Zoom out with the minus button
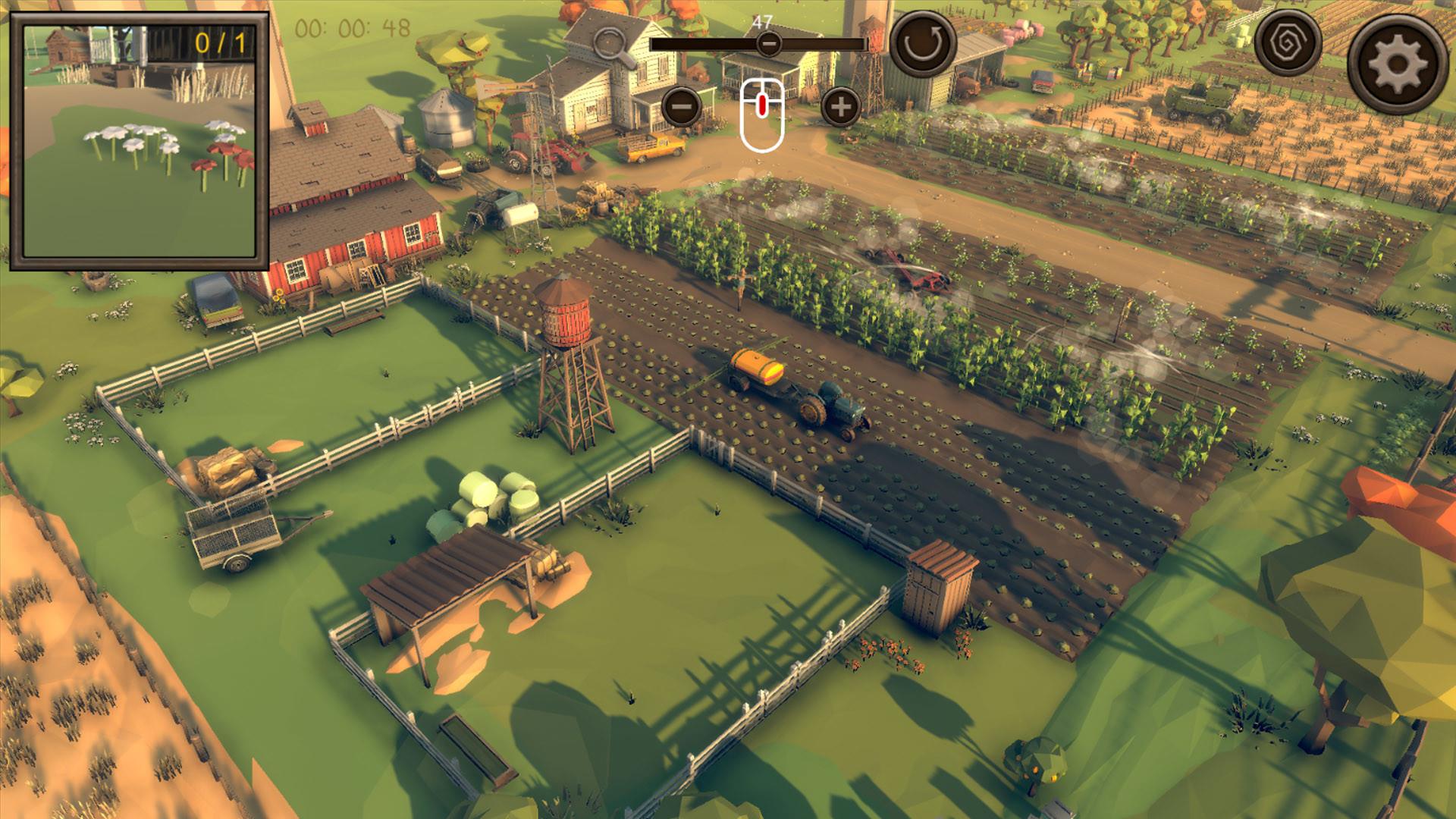This screenshot has height=819, width=1456. coord(680,107)
